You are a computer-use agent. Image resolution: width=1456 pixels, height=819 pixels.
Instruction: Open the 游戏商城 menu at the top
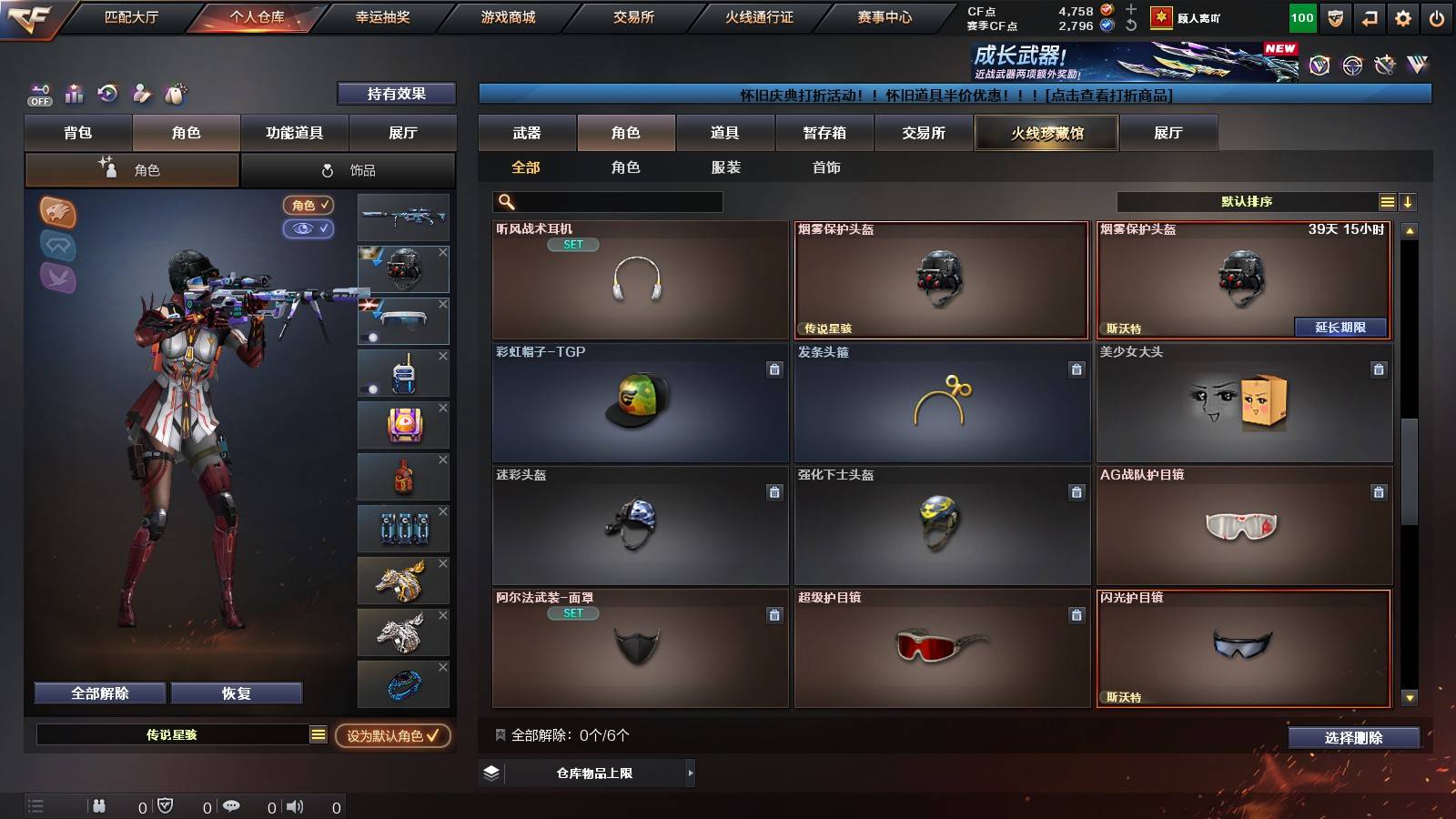509,15
